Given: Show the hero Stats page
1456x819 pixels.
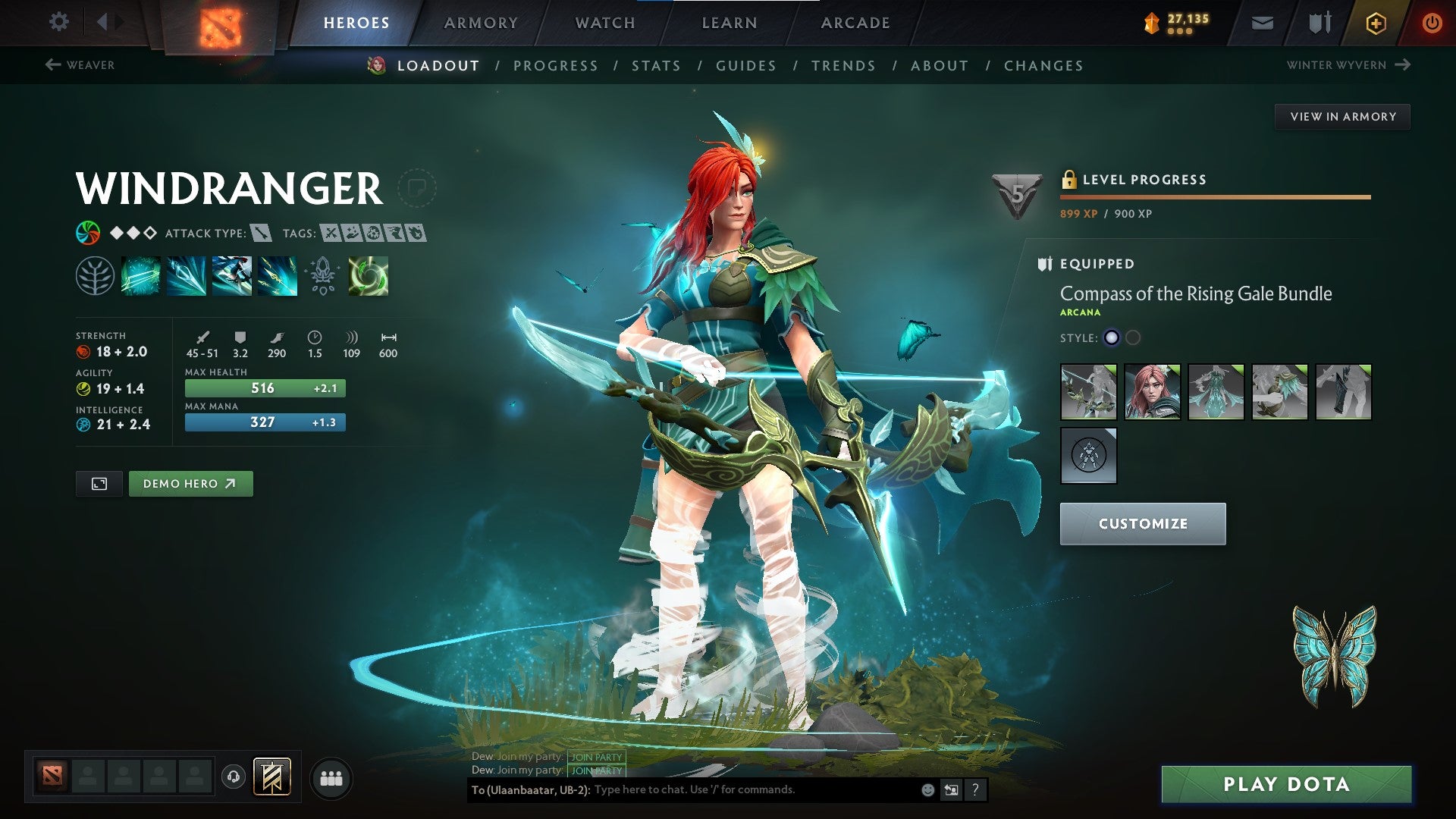Looking at the screenshot, I should coord(656,66).
